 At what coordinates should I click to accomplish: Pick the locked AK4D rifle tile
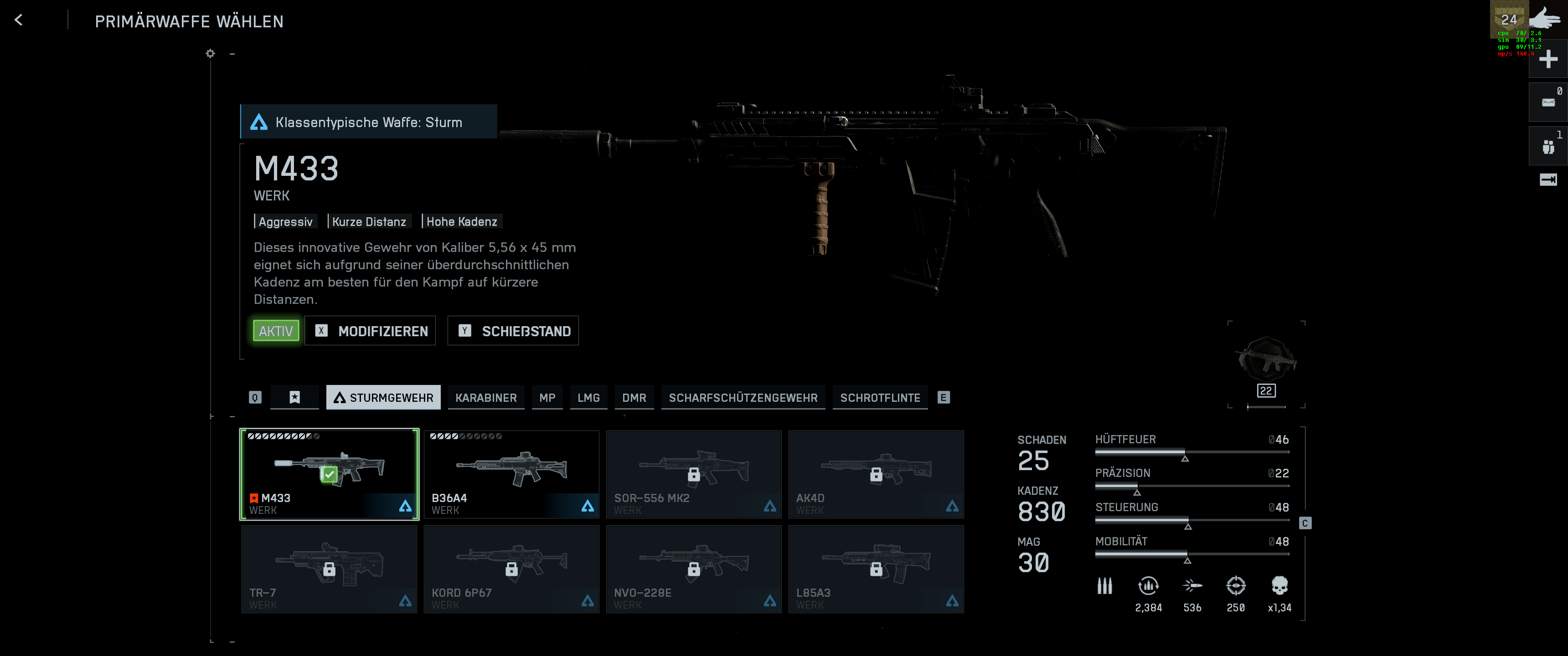click(x=875, y=475)
